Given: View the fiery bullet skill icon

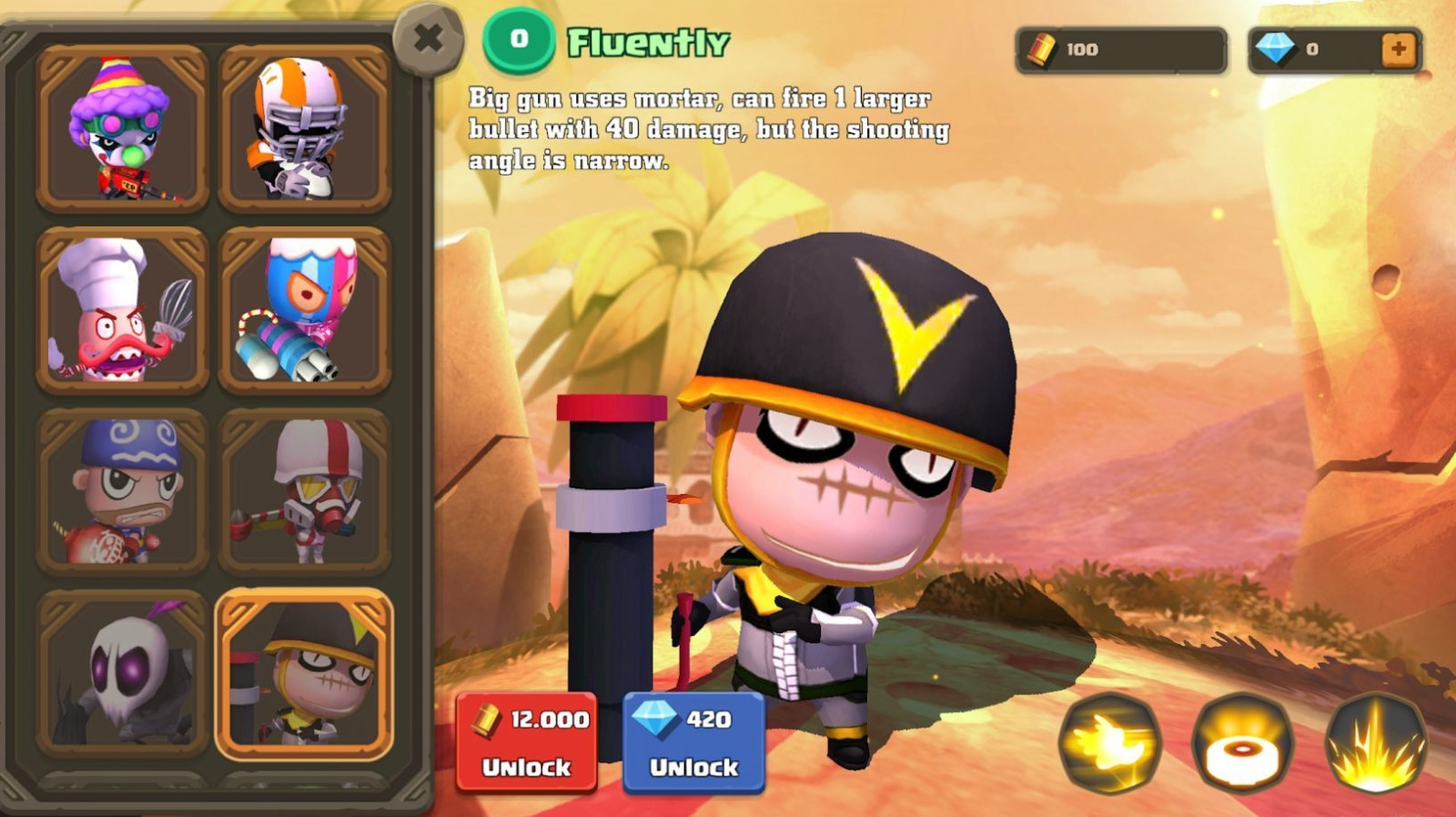Looking at the screenshot, I should [1109, 743].
